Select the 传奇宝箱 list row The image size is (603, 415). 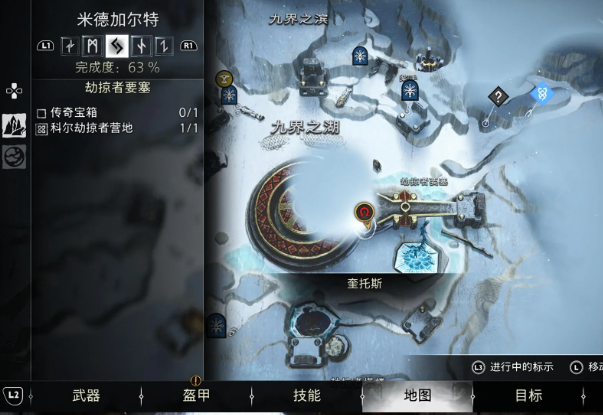117,114
